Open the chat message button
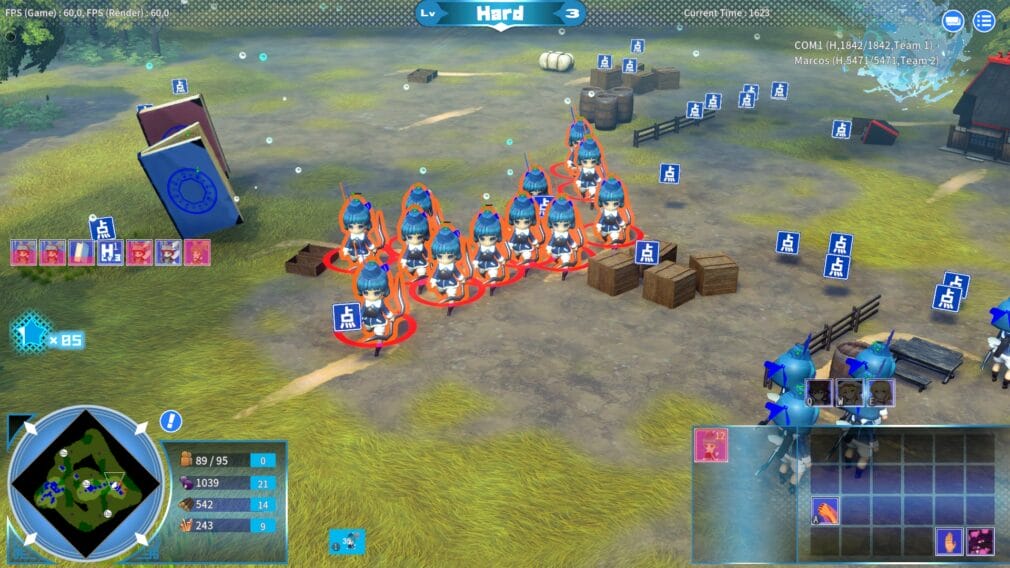Screen dimensions: 1010x568 [953, 20]
